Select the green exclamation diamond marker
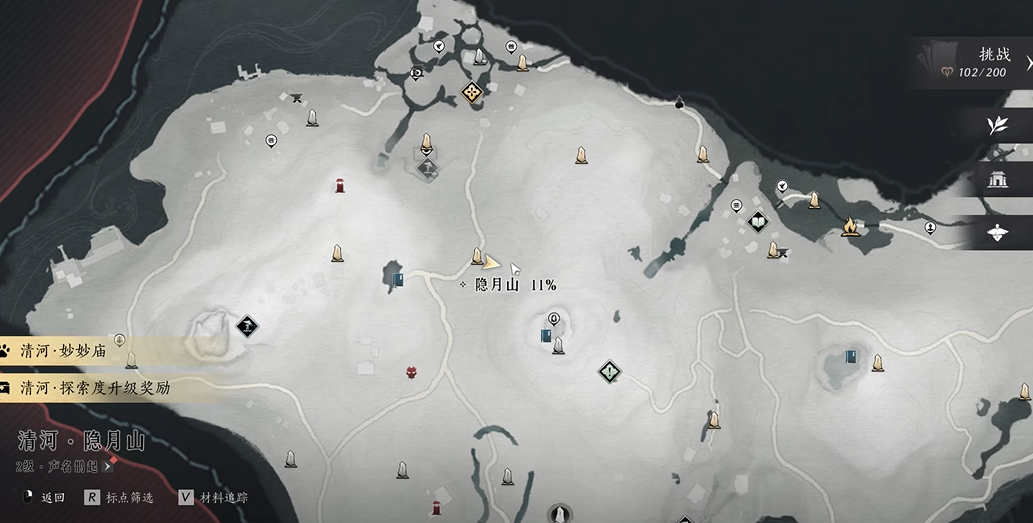The image size is (1033, 523). pyautogui.click(x=609, y=373)
